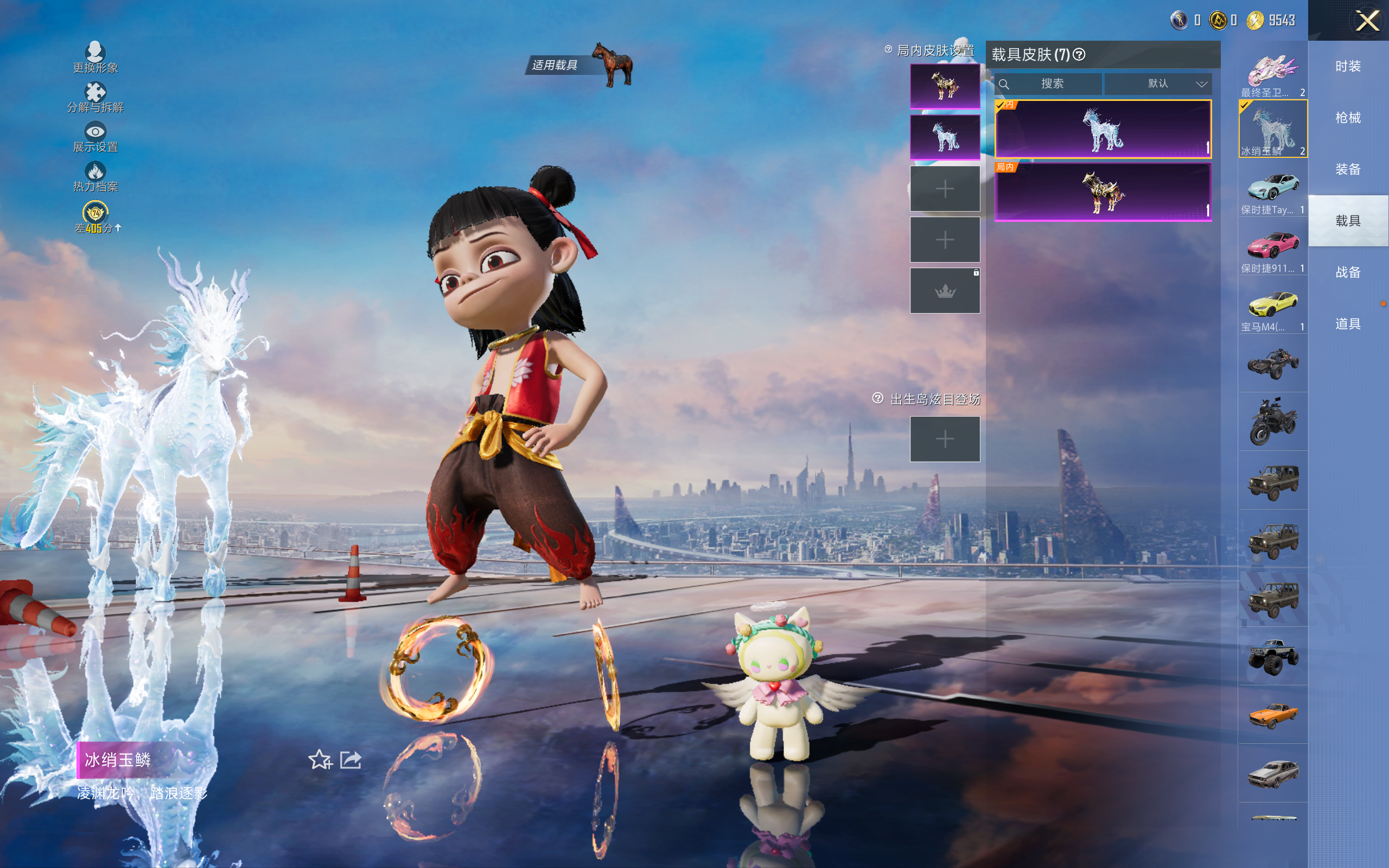1389x868 pixels.
Task: Select the 最终圣卫 vehicle thumbnail
Action: tap(1272, 73)
